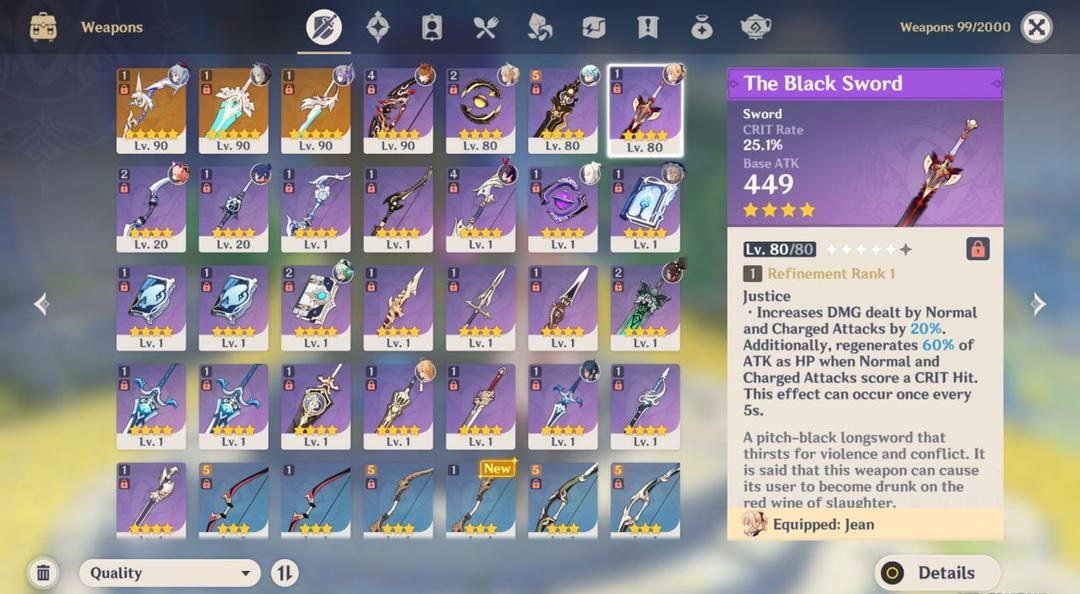Image resolution: width=1080 pixels, height=594 pixels.
Task: Toggle the sort order arrows button
Action: click(x=285, y=573)
